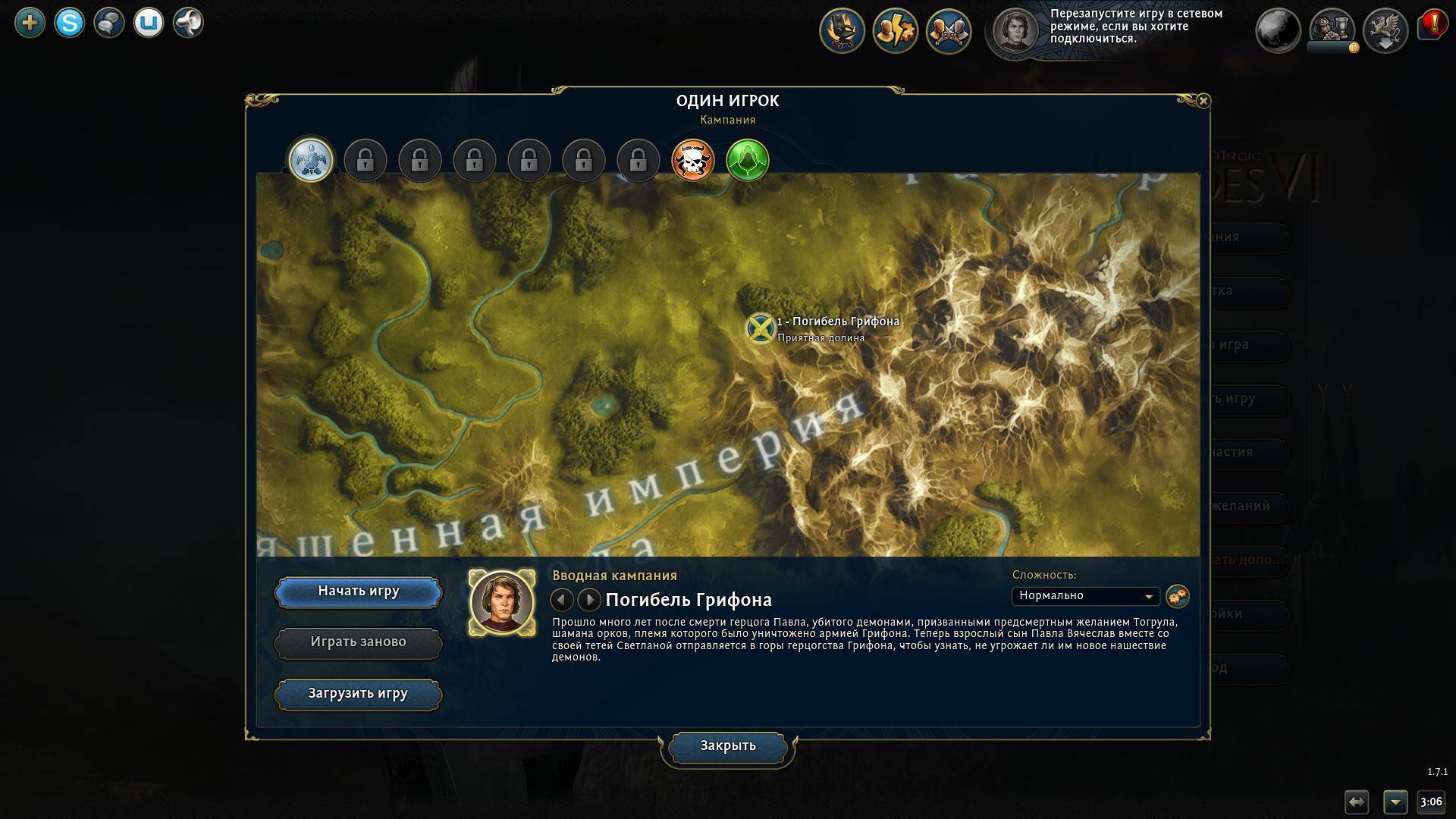Go to the next campaign mission arrow
The image size is (1456, 819).
(588, 600)
